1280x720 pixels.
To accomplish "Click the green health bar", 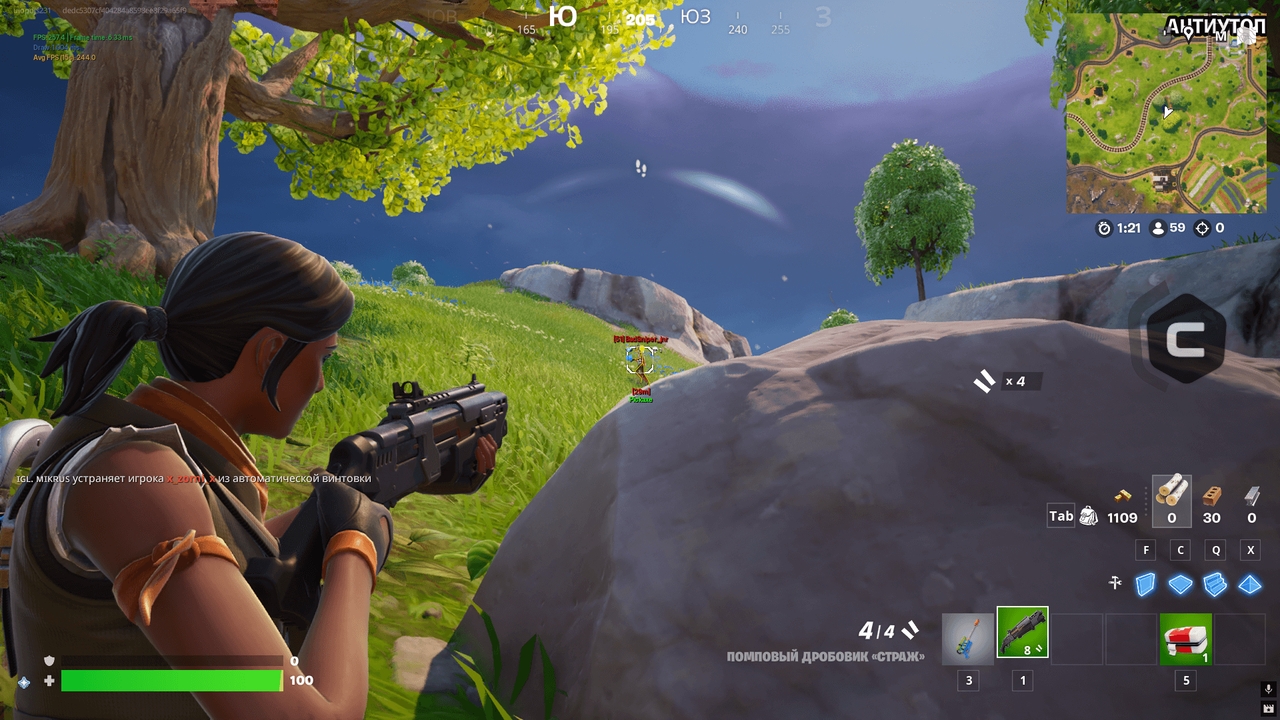I will (x=170, y=679).
